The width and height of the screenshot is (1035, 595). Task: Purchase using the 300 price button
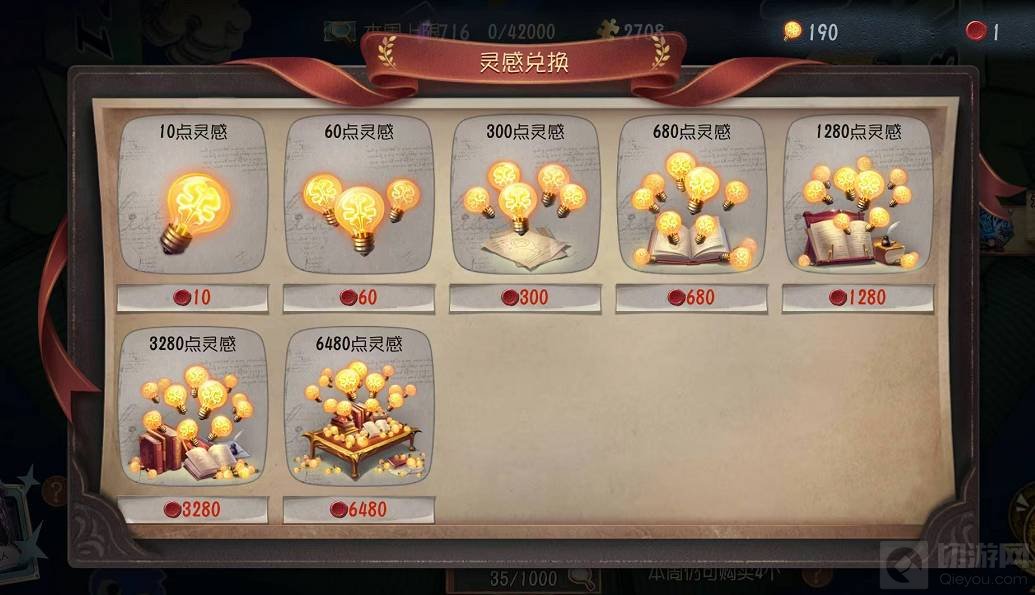pos(525,297)
